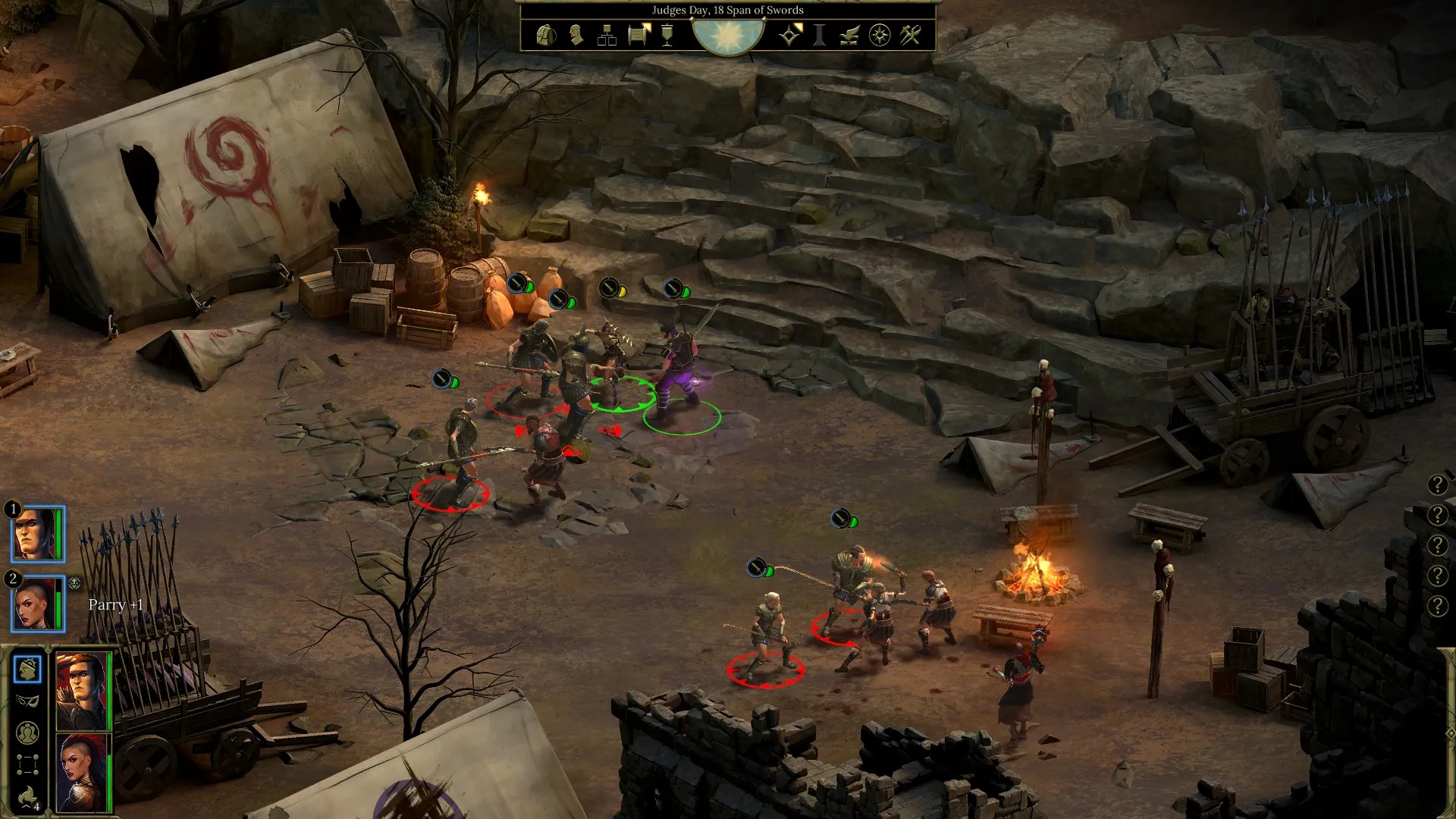This screenshot has height=819, width=1456.
Task: Open the formation squares icon
Action: pyautogui.click(x=27, y=764)
